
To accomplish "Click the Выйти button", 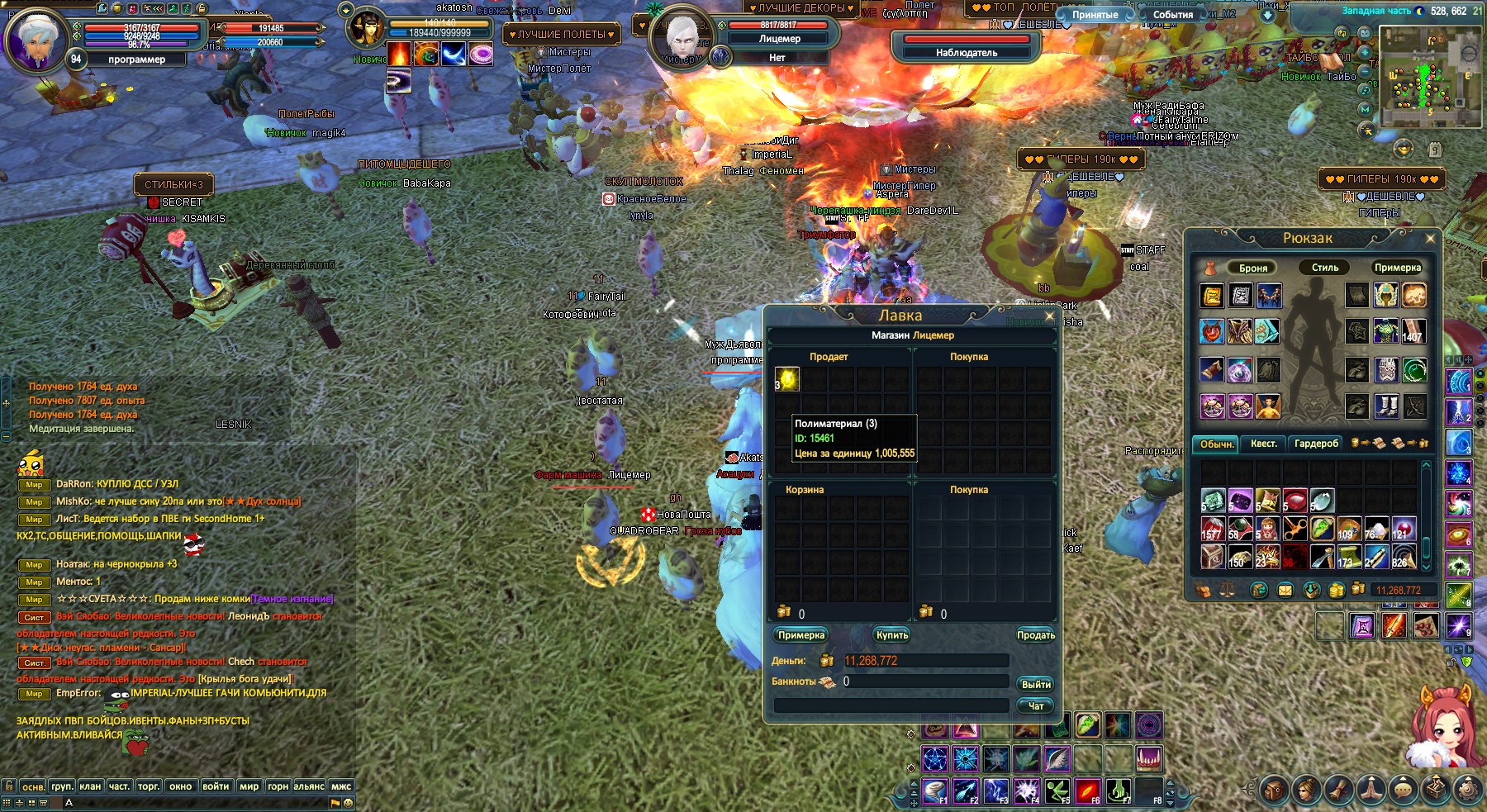I will pos(1036,685).
